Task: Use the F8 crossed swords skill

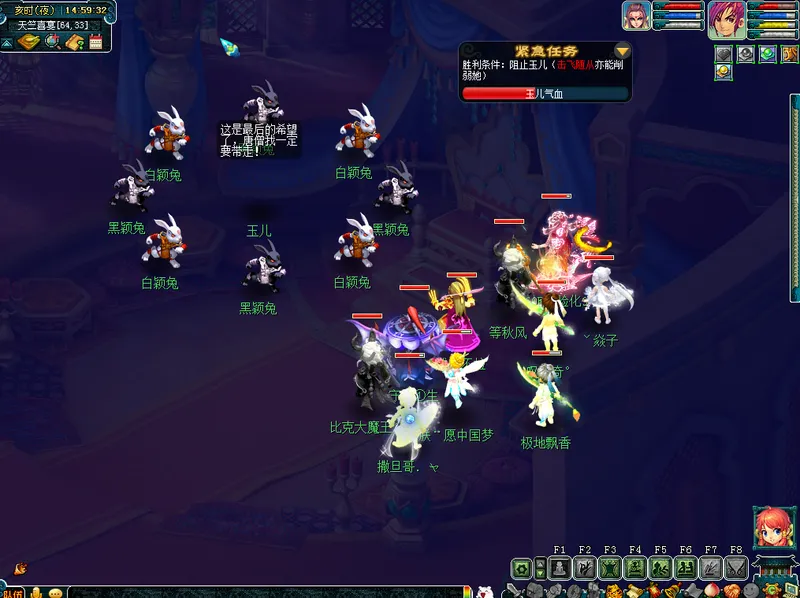Action: click(x=736, y=569)
